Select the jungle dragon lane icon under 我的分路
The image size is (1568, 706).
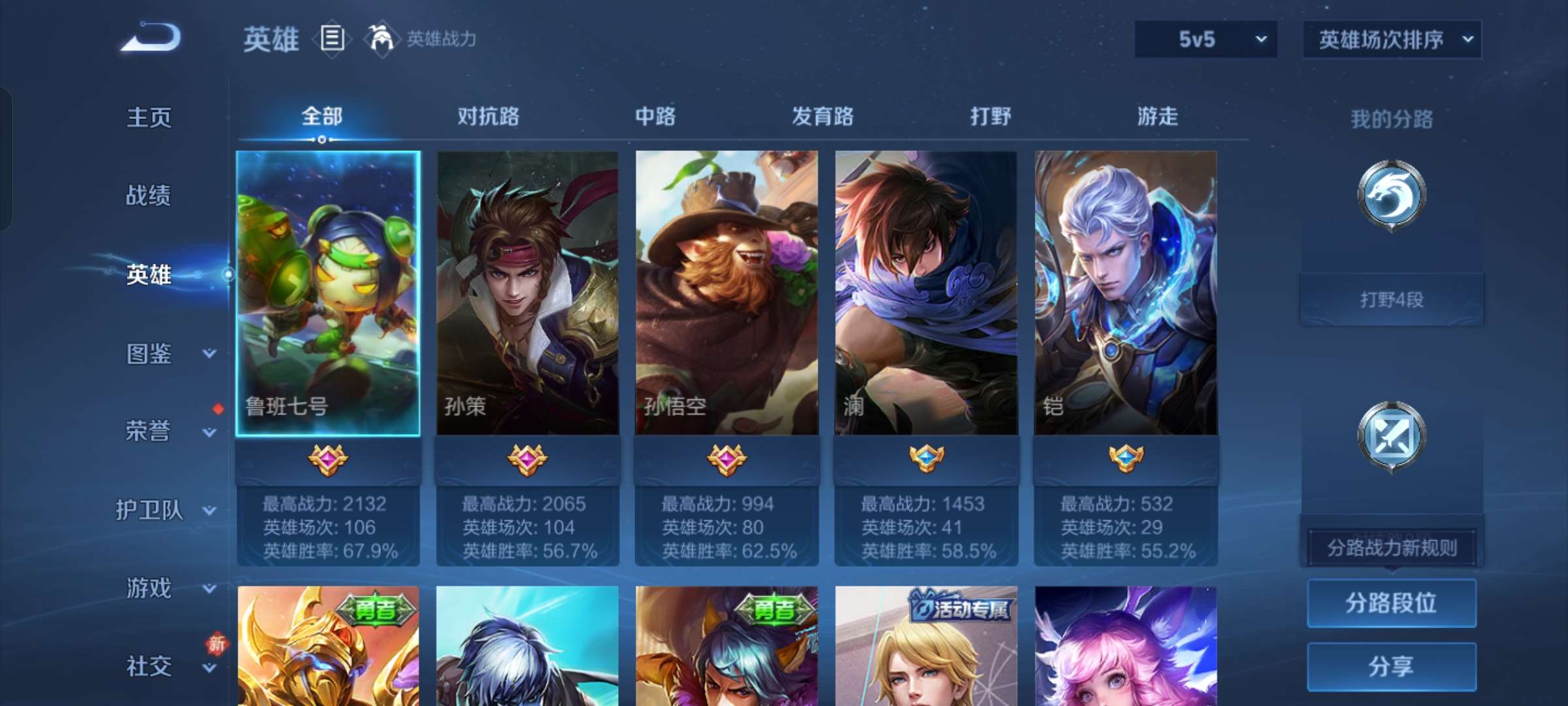[x=1392, y=196]
